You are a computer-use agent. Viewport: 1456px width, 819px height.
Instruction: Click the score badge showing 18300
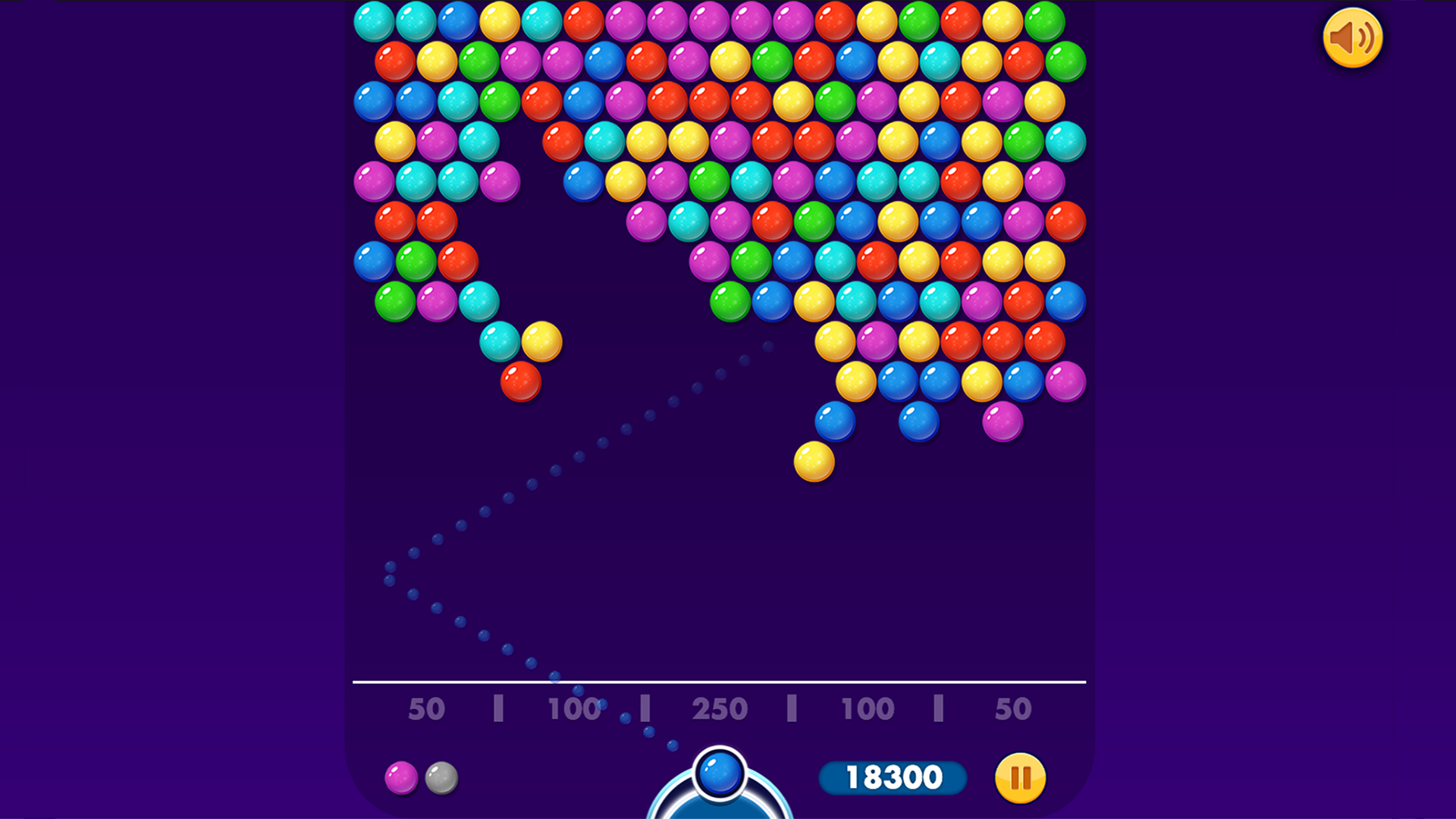coord(895,777)
